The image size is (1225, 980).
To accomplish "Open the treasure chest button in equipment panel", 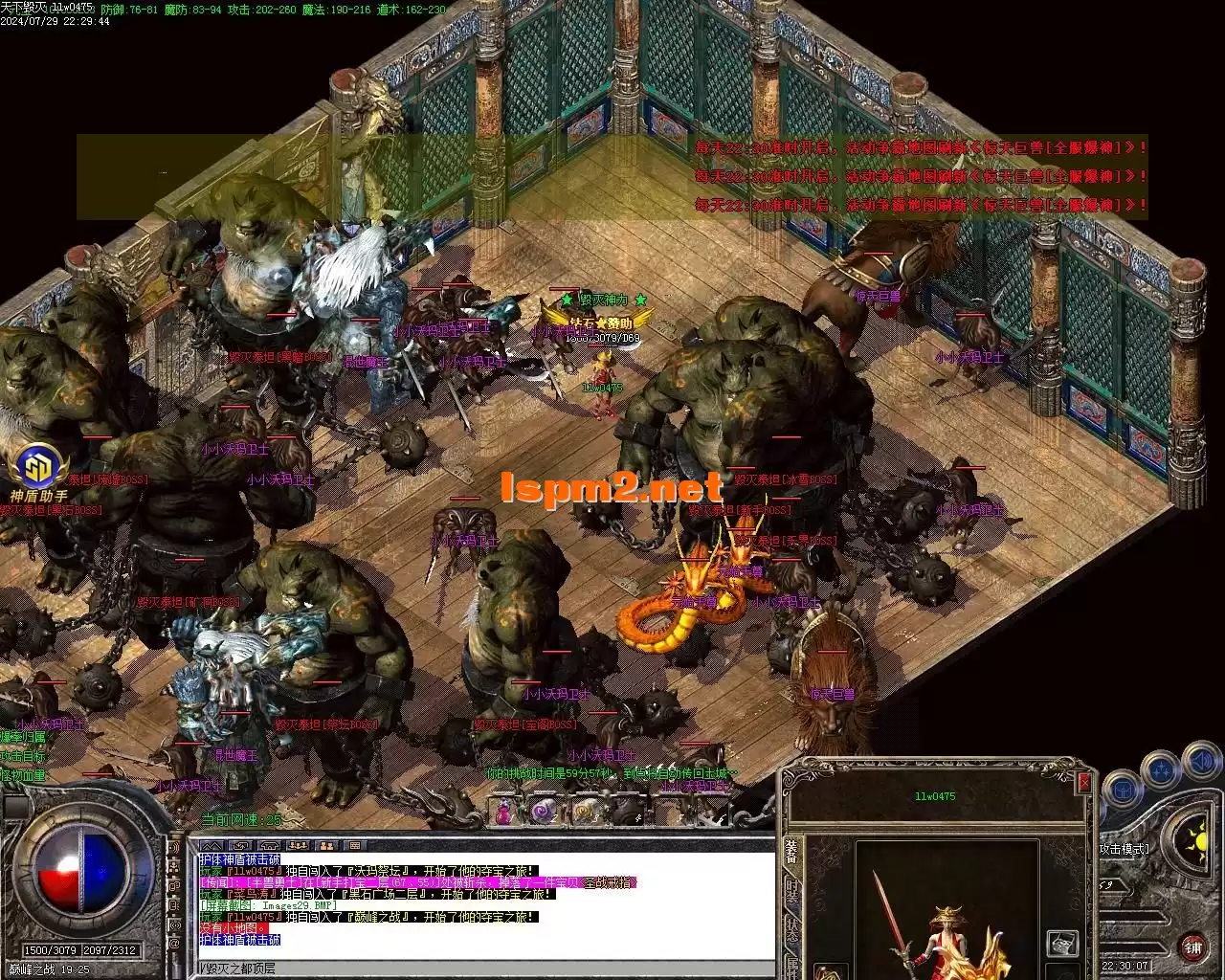I will point(1062,943).
